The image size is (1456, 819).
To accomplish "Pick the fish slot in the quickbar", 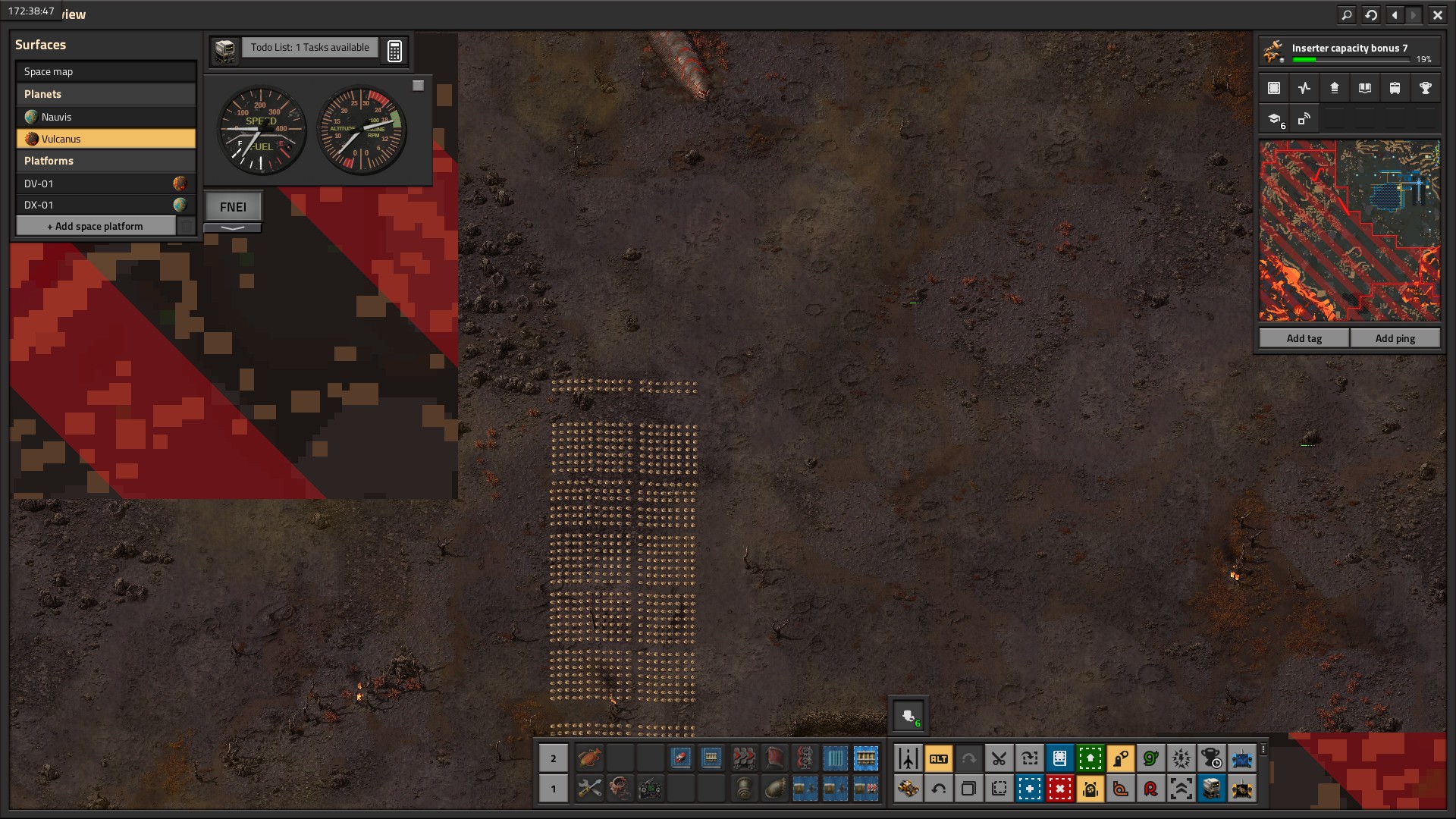I will tap(589, 758).
